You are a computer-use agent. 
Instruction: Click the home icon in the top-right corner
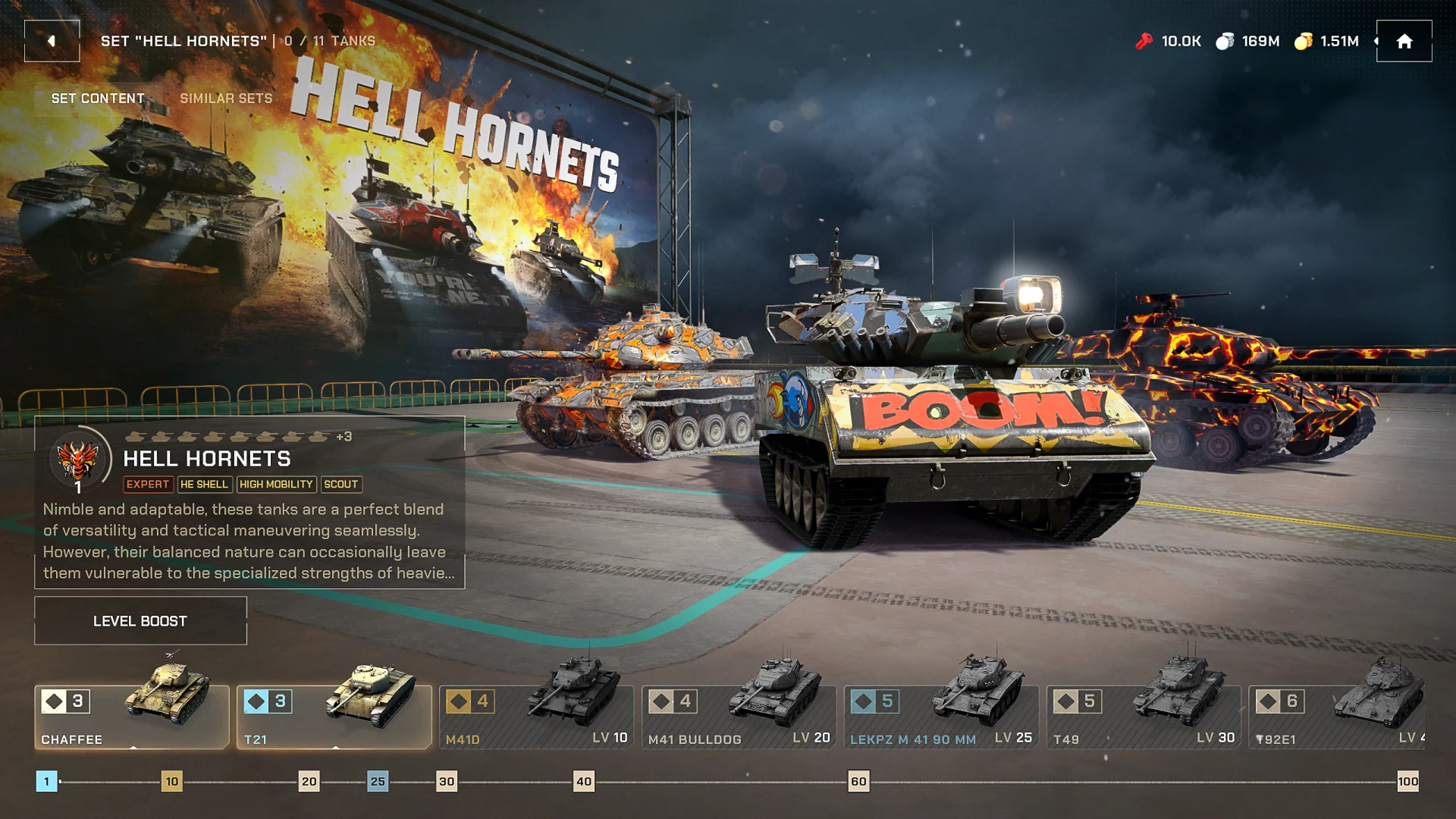(x=1404, y=41)
